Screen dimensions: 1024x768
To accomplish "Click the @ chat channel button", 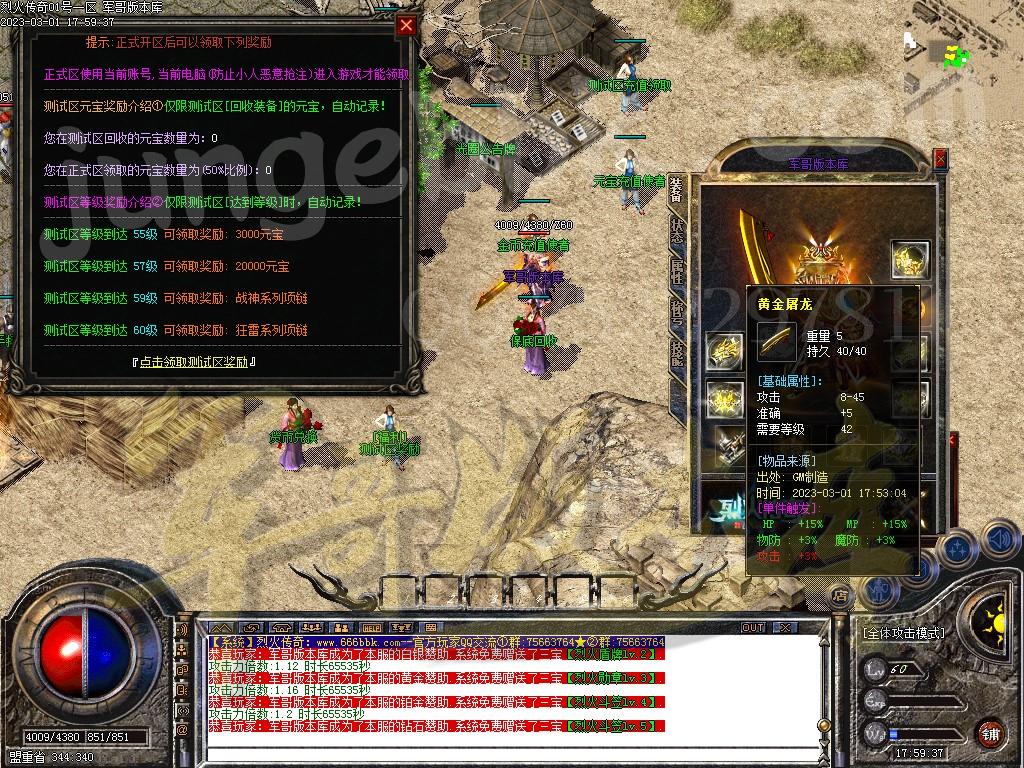I will coord(182,731).
